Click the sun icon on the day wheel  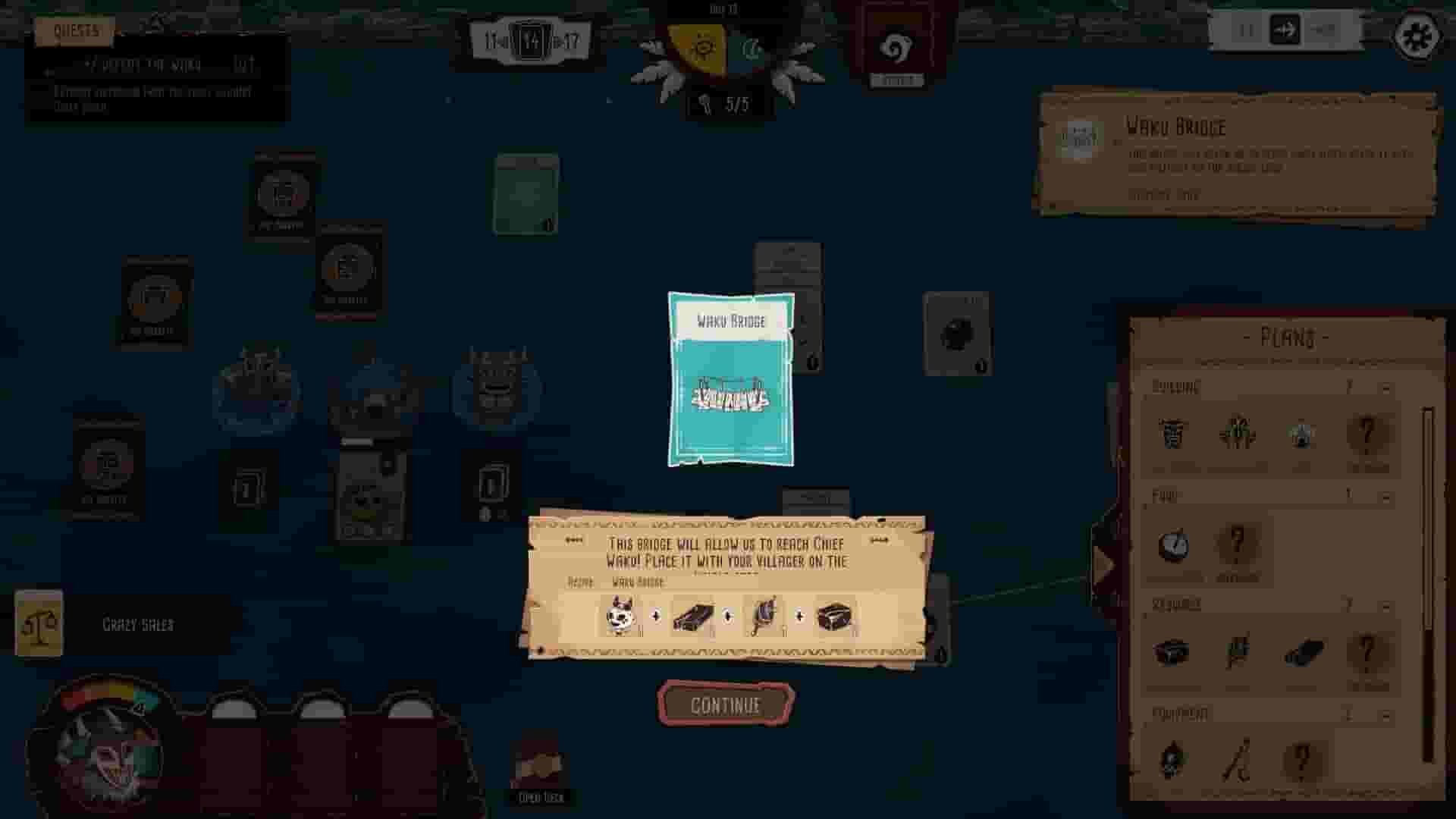[x=705, y=47]
